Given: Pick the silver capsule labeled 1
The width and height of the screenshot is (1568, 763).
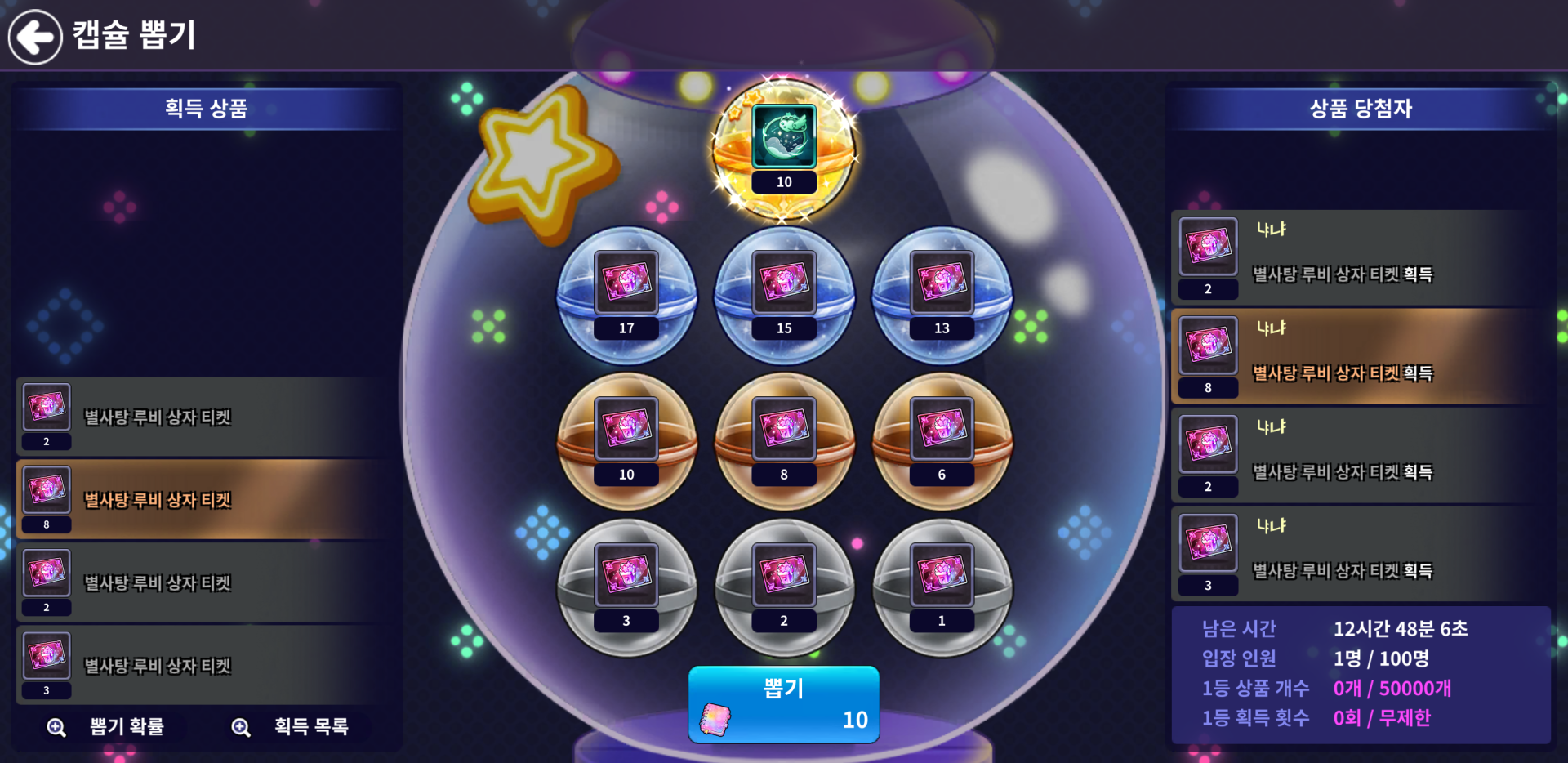Looking at the screenshot, I should point(942,587).
